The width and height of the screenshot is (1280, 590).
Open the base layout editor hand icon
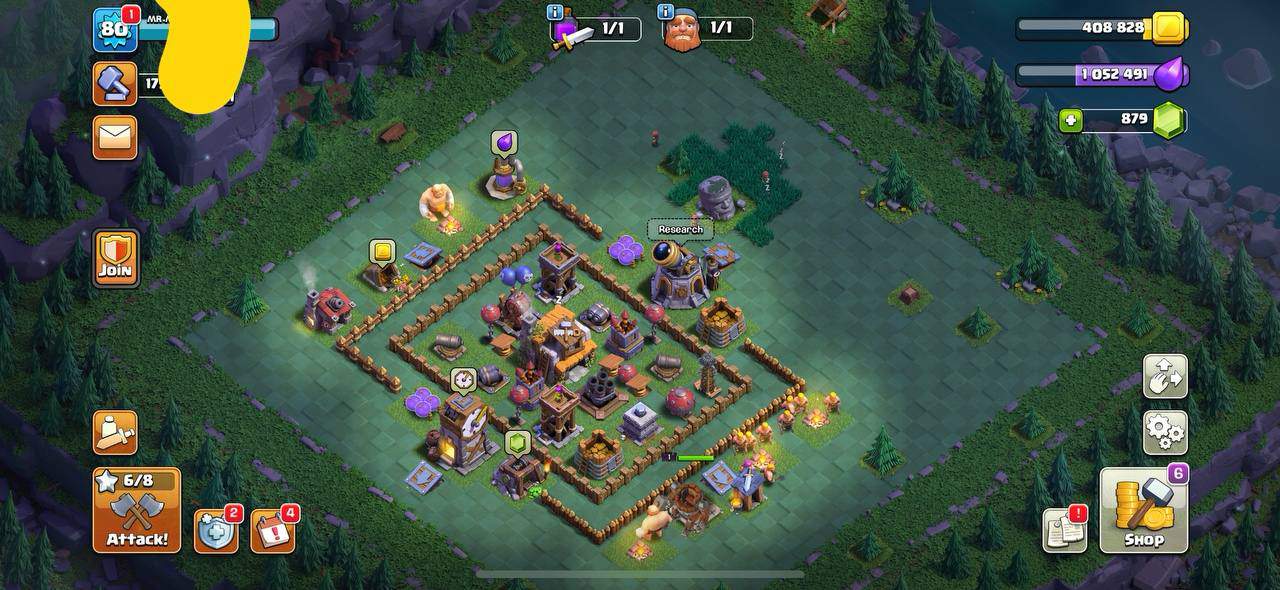pyautogui.click(x=1165, y=377)
